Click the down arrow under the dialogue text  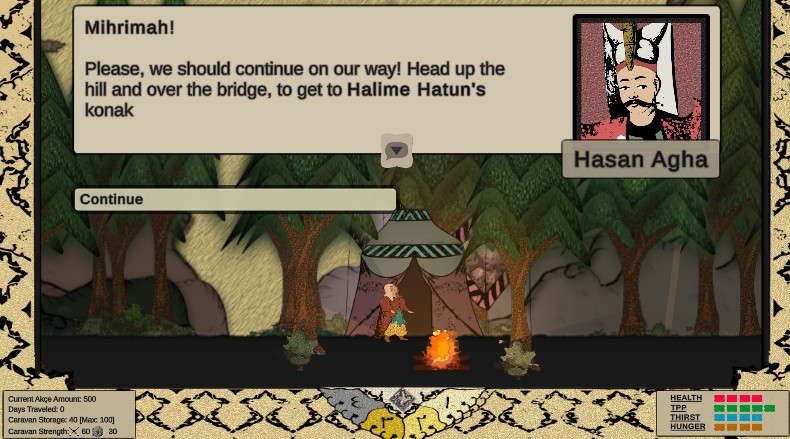[x=397, y=151]
